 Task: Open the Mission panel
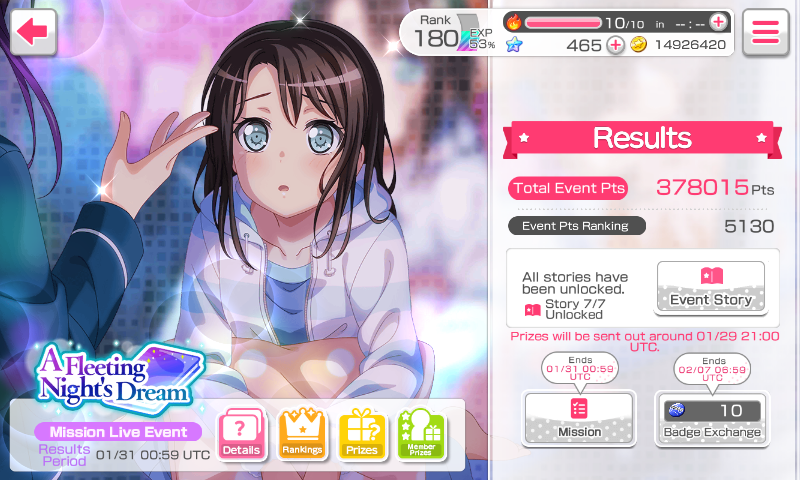pyautogui.click(x=579, y=418)
